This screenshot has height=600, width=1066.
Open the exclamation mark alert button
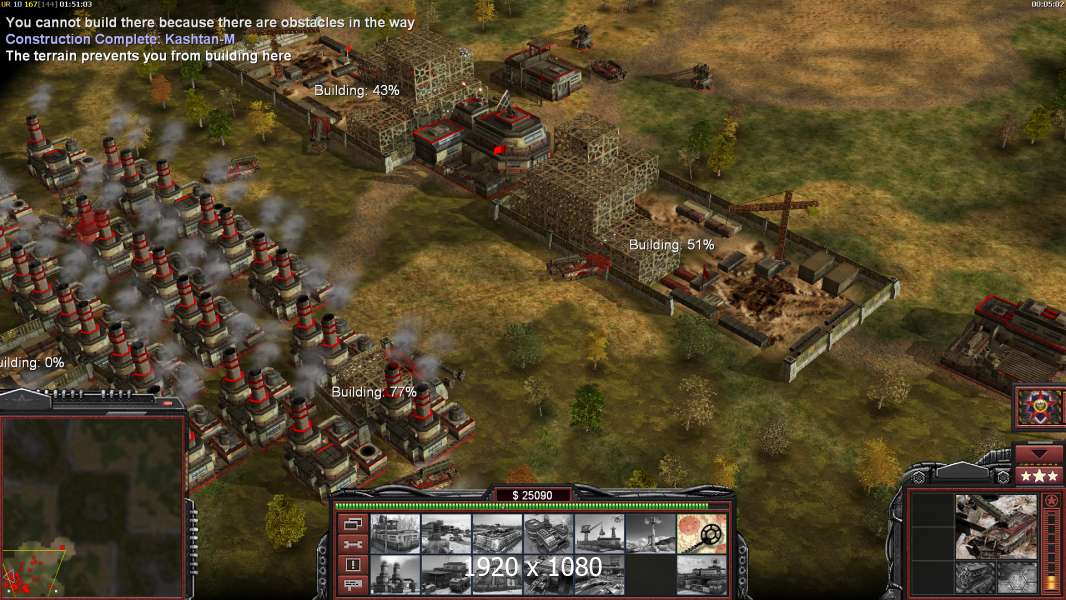click(x=352, y=564)
